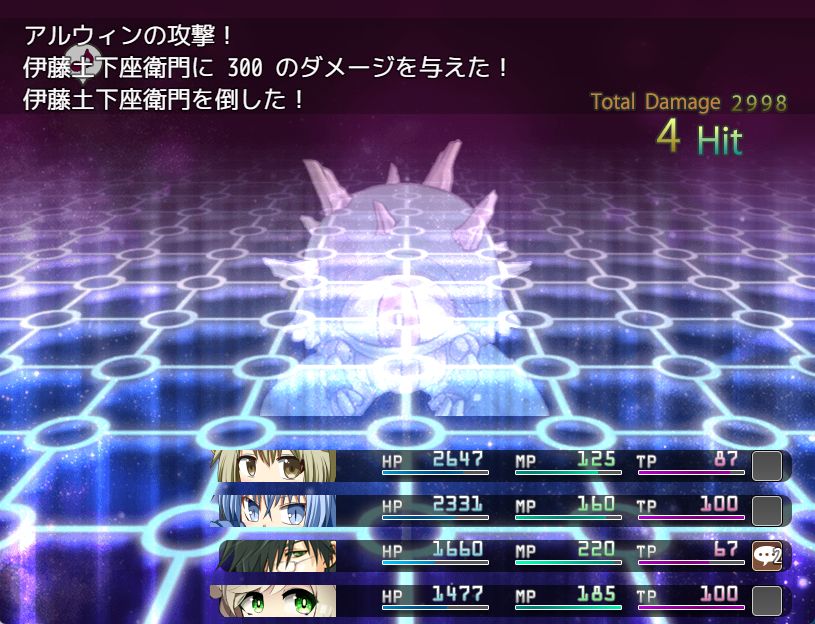Select the brown-eyed blonde party member portrait
The width and height of the screenshot is (815, 624).
click(x=274, y=466)
